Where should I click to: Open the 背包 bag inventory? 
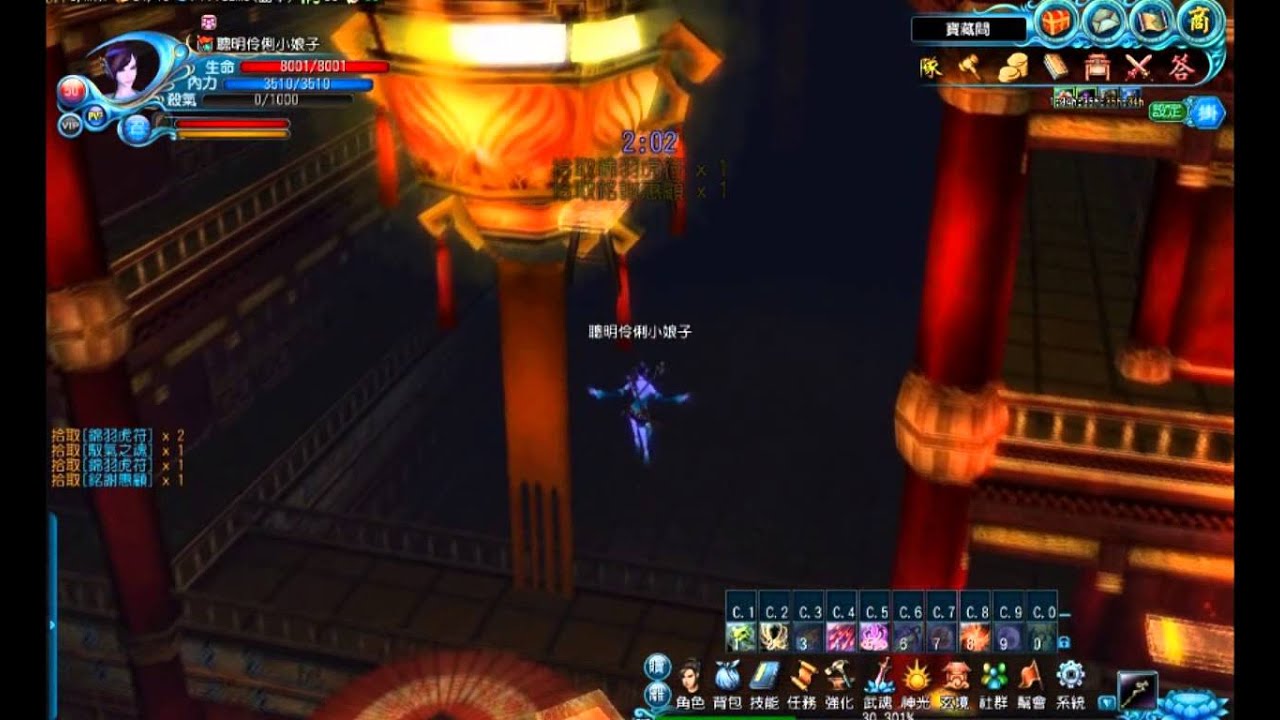(727, 680)
